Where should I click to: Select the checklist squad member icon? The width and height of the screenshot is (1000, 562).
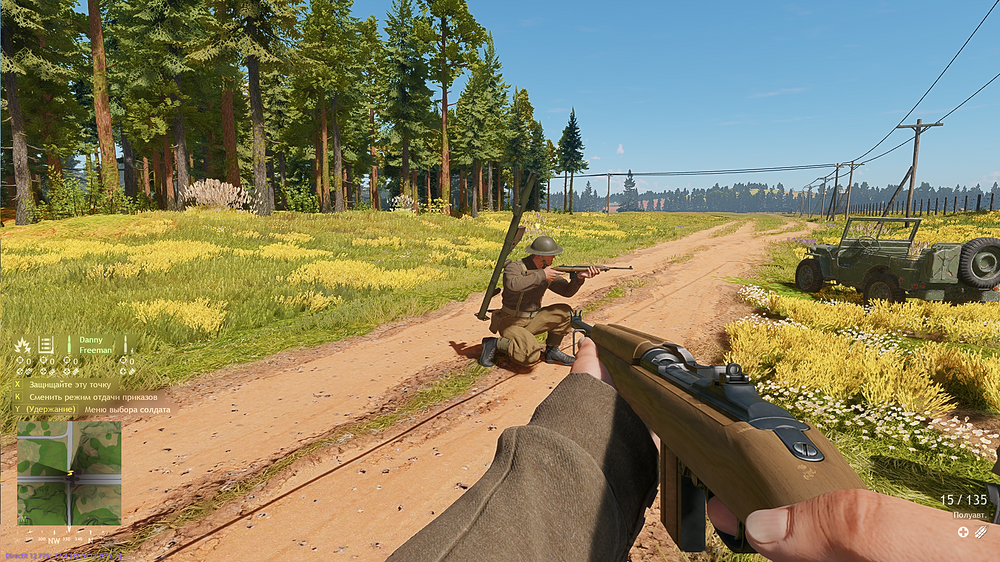point(46,345)
